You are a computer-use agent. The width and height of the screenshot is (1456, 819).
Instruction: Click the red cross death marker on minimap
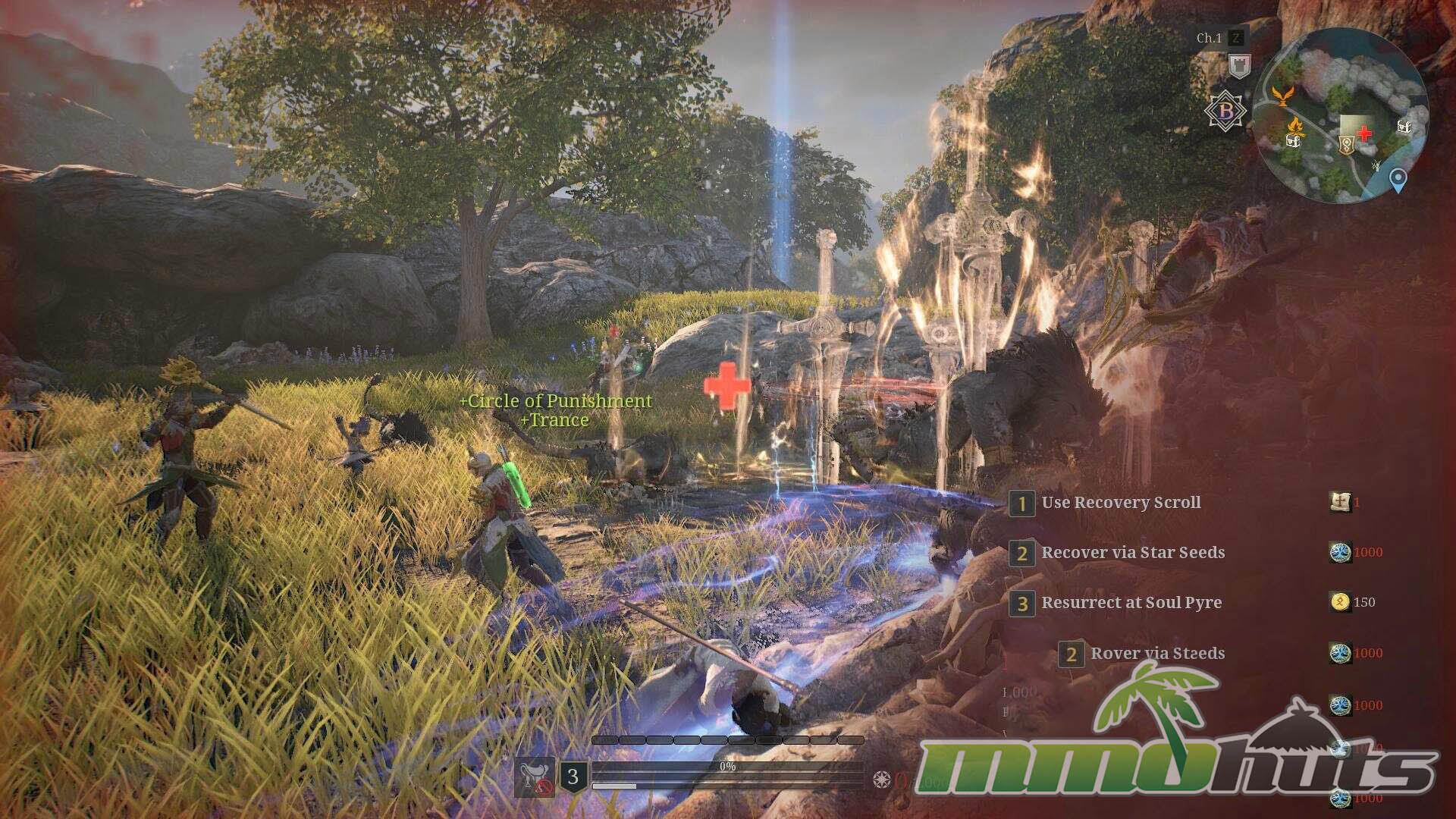click(1364, 134)
